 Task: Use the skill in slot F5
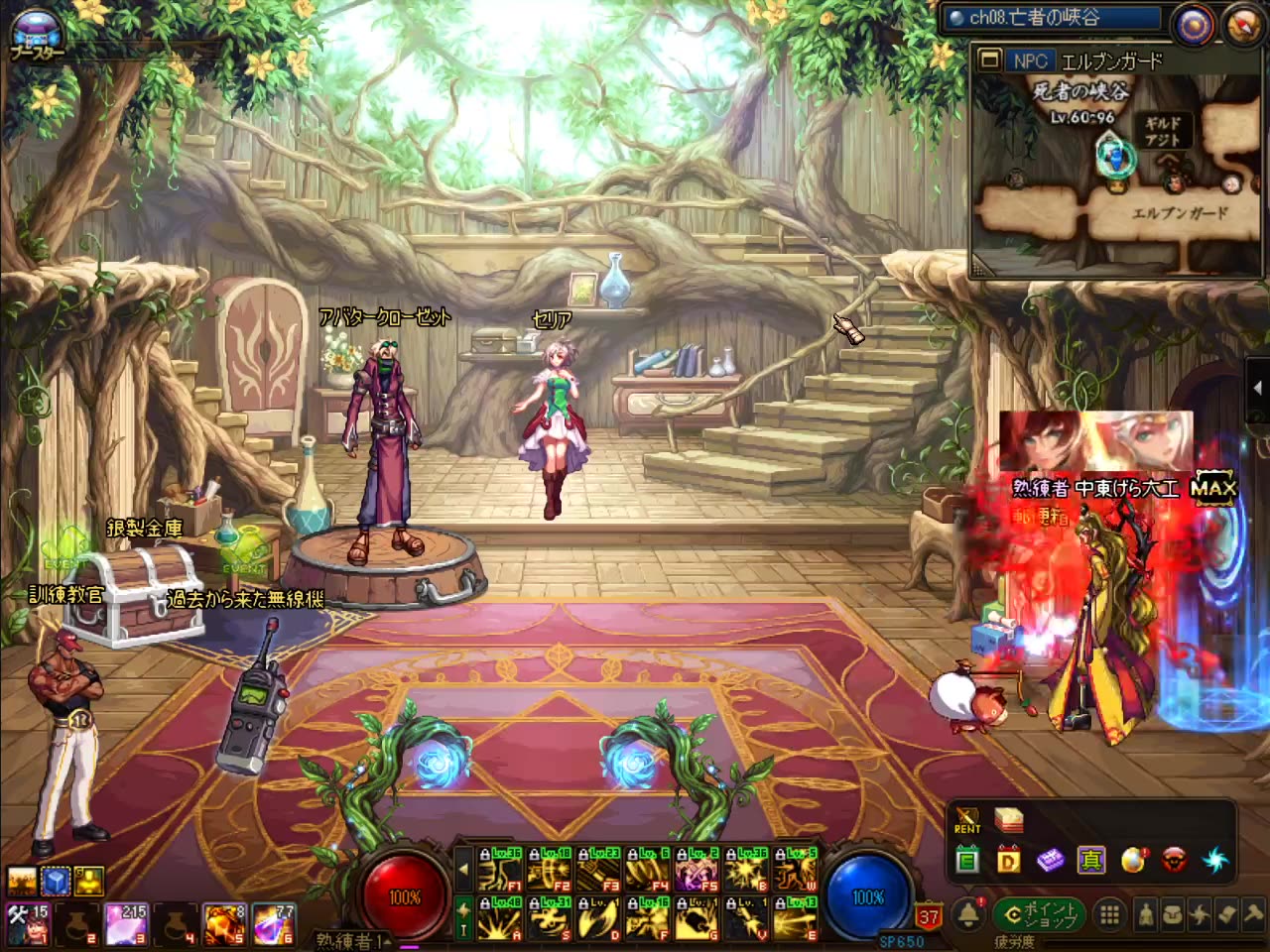(697, 872)
